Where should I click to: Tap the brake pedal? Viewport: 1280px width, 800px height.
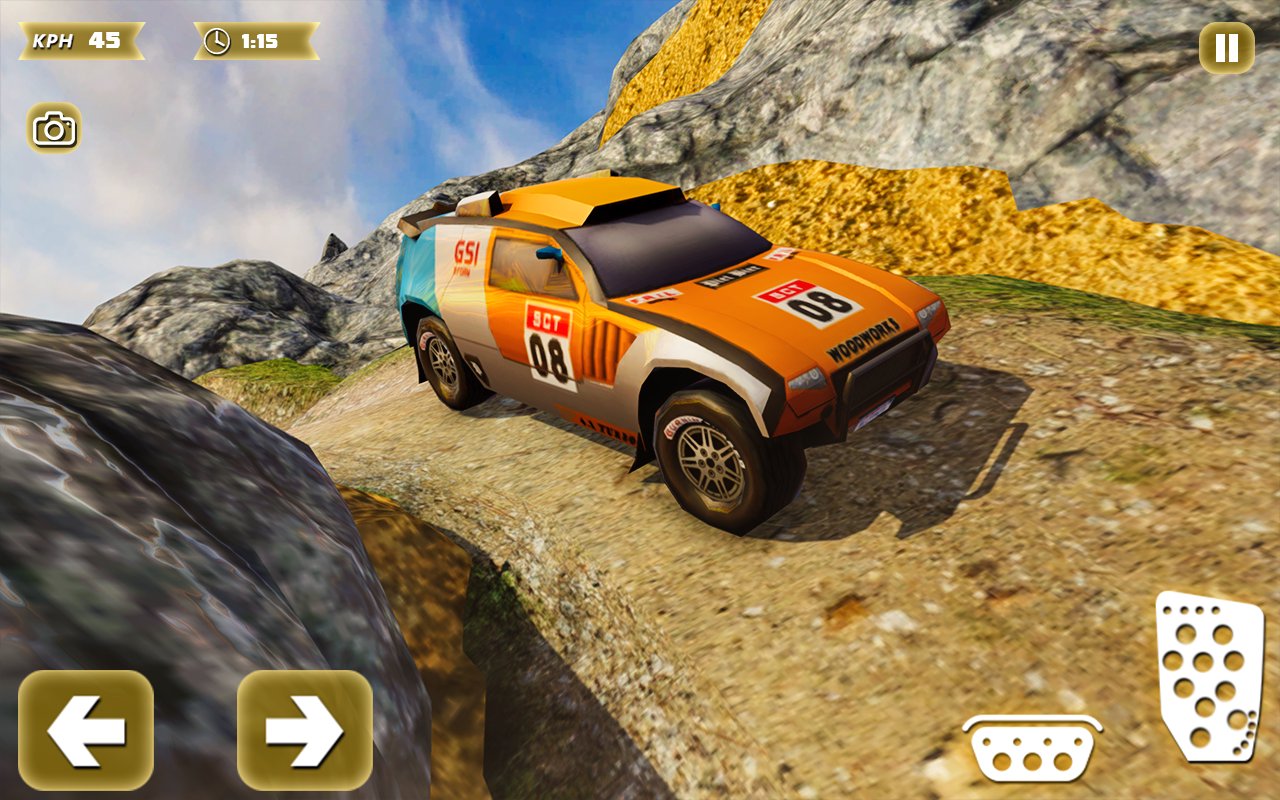(x=1032, y=750)
